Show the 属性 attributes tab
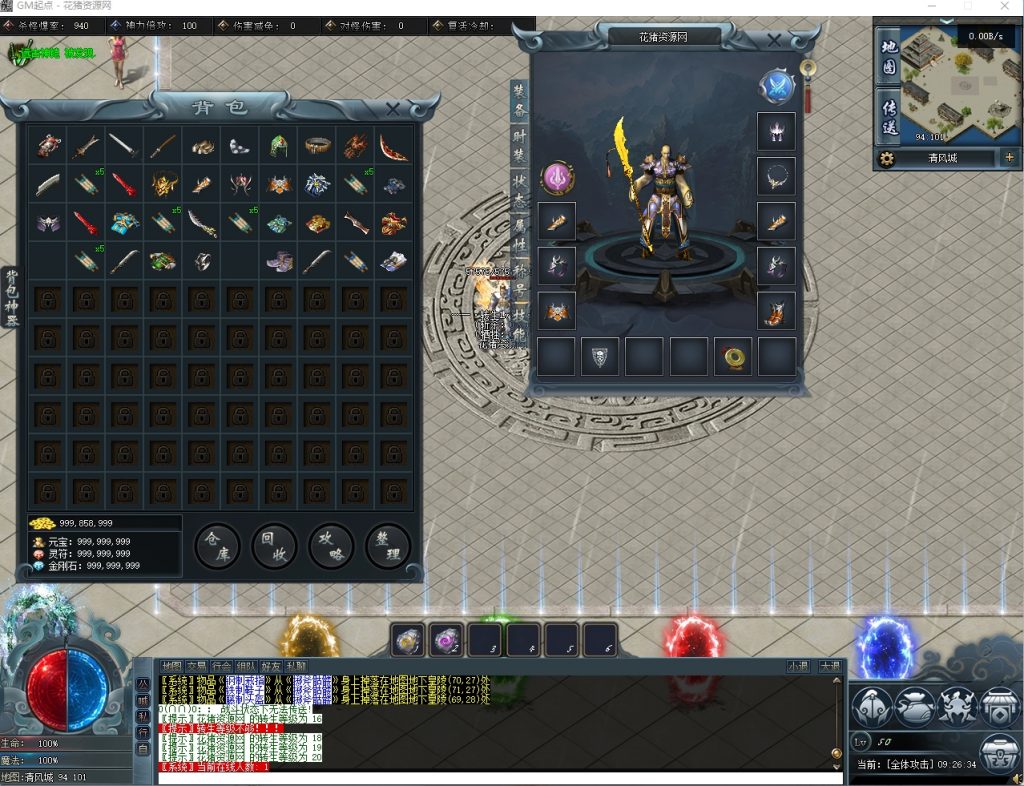The width and height of the screenshot is (1024, 786). (x=519, y=229)
